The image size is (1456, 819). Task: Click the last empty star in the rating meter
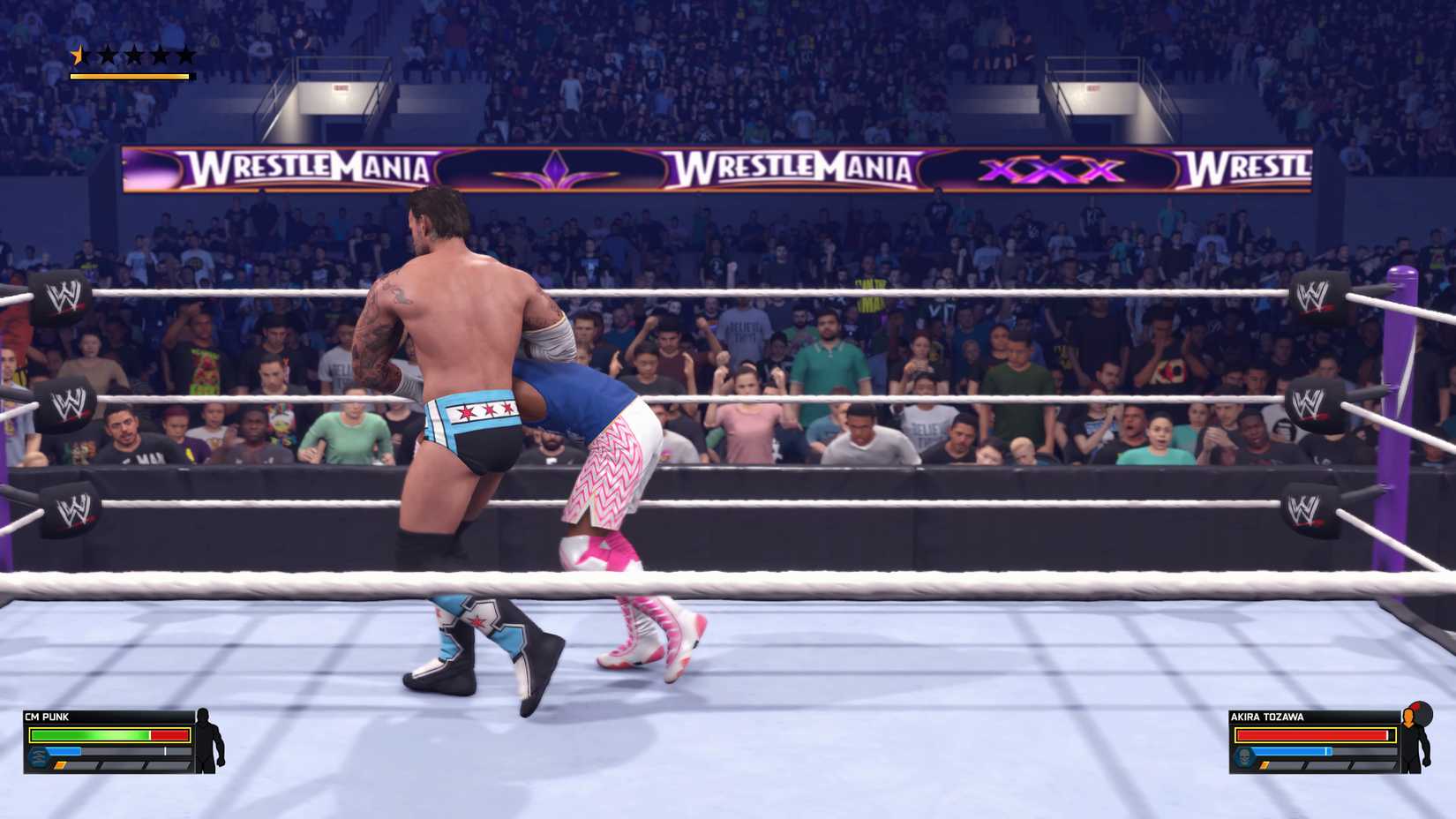coord(185,55)
